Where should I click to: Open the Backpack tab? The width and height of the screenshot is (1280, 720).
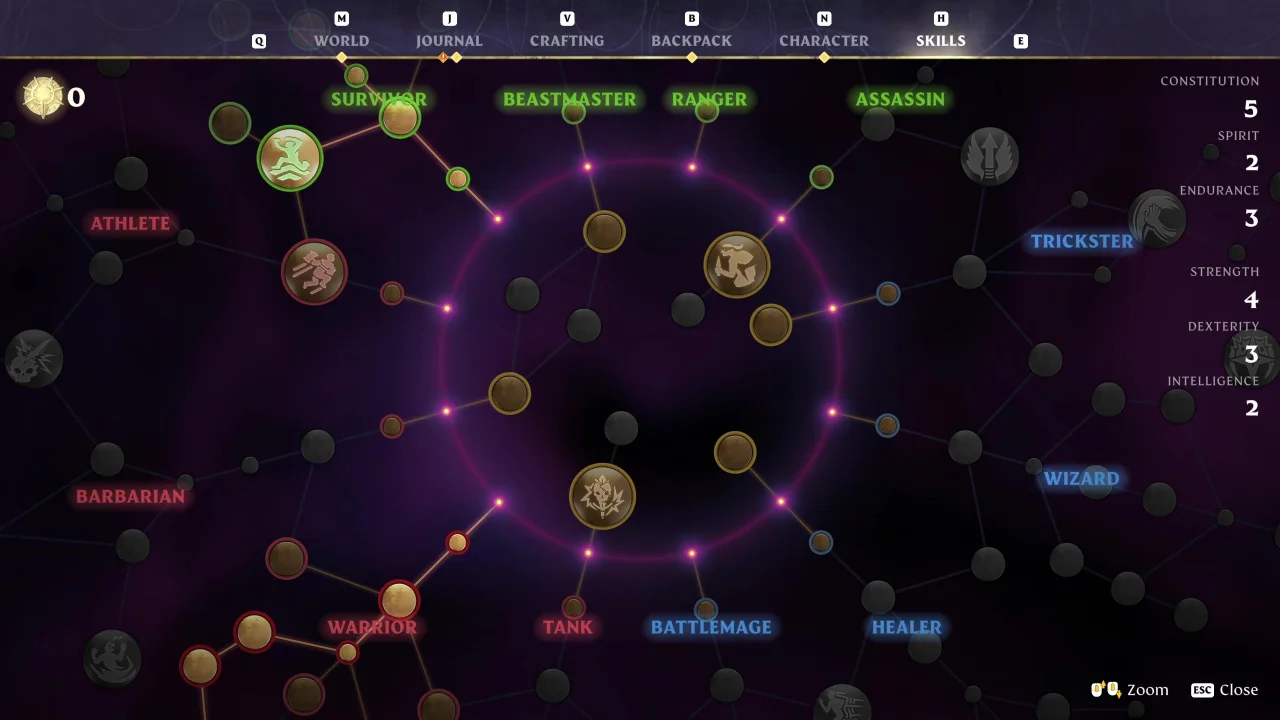coord(691,41)
